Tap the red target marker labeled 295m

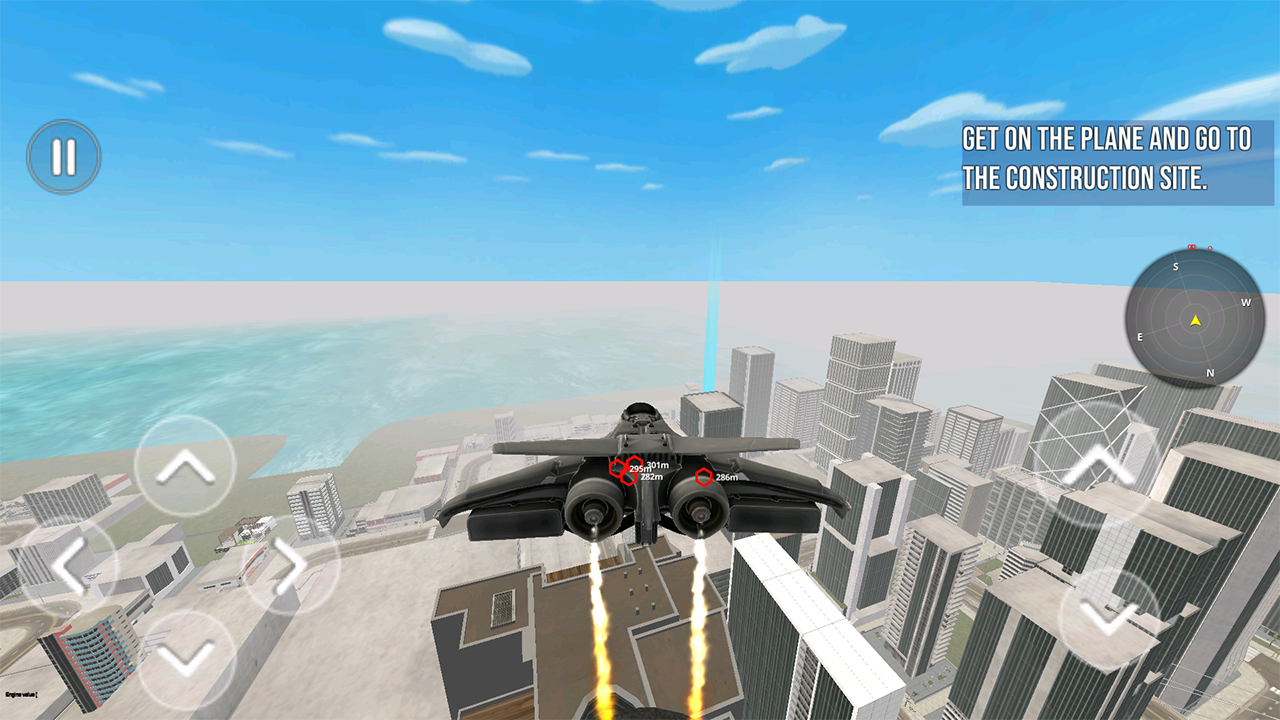617,468
